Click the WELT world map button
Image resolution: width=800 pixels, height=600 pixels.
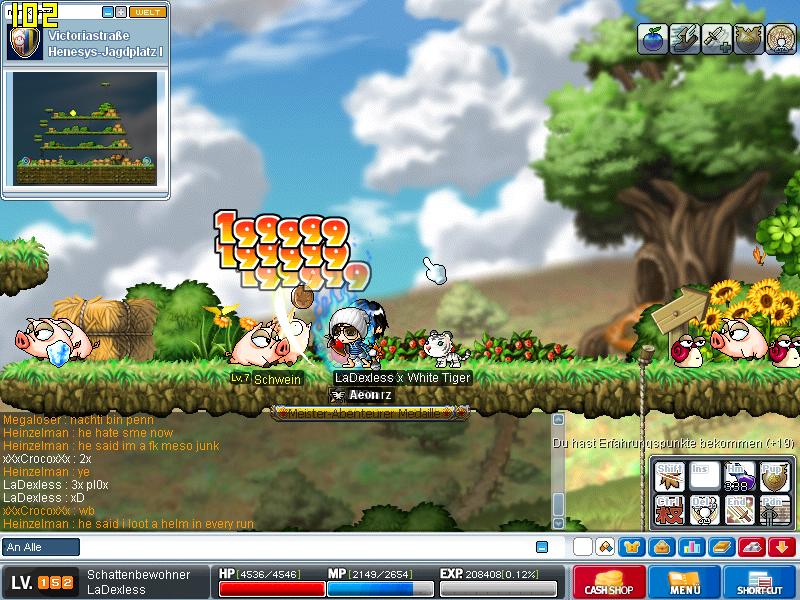148,12
